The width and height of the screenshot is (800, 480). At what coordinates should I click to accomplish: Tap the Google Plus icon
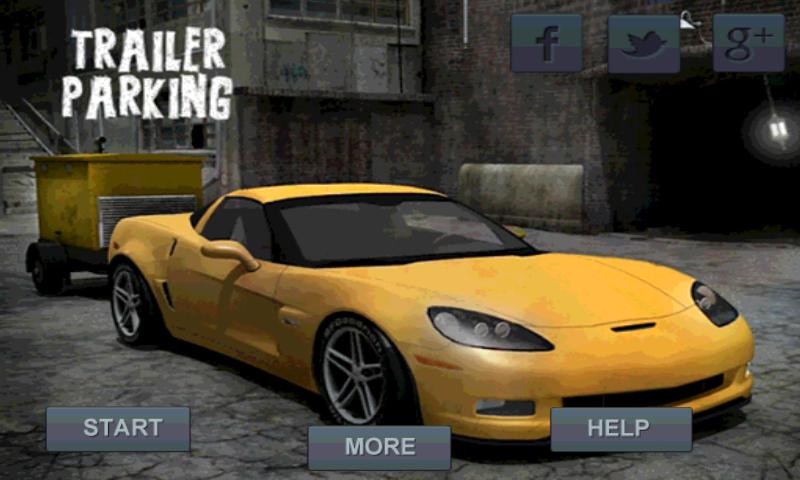click(748, 43)
